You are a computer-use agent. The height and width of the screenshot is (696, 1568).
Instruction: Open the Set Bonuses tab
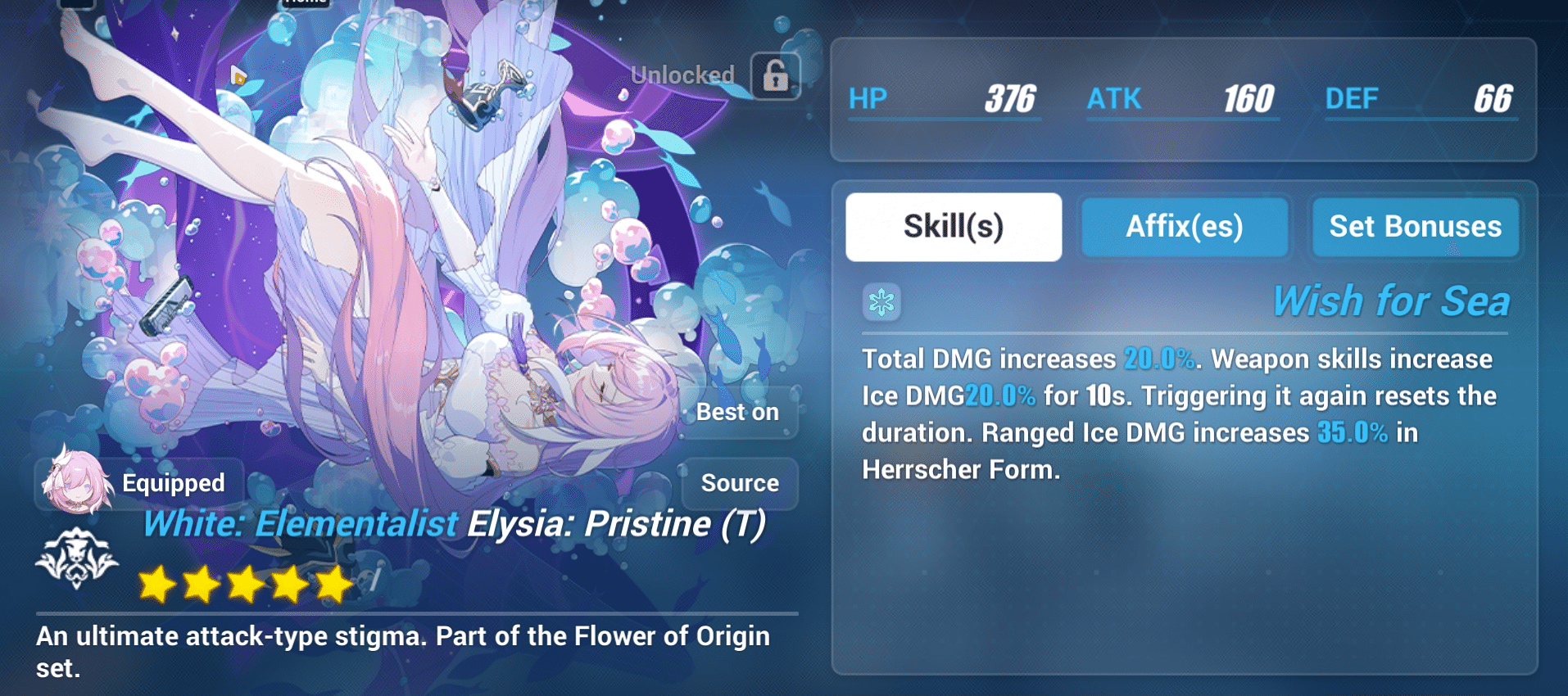coord(1415,227)
